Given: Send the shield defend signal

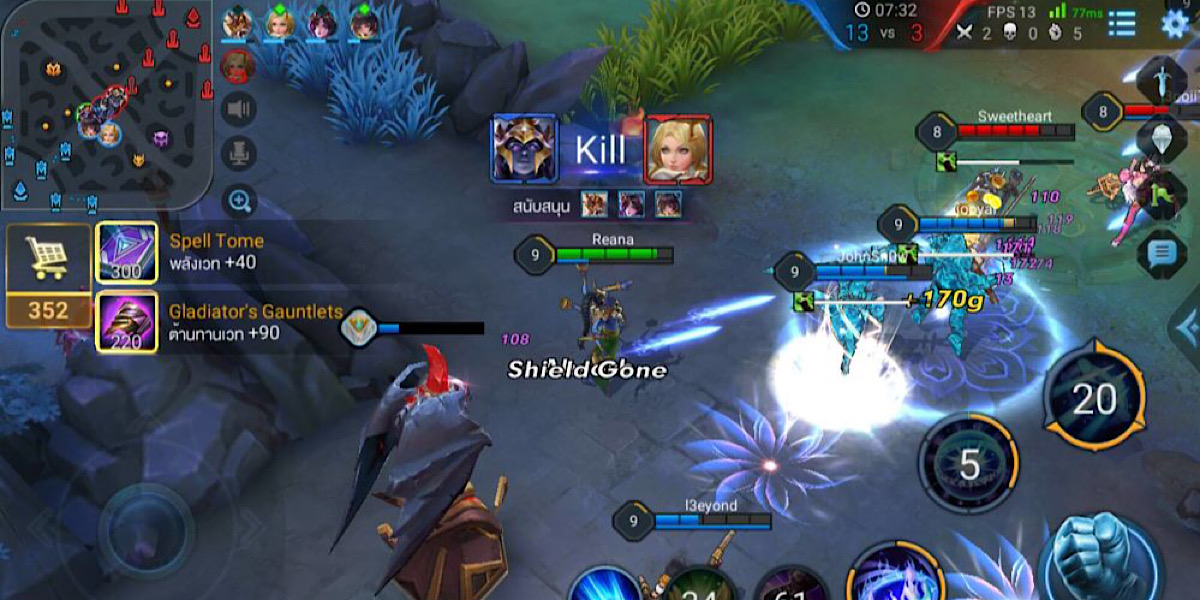Looking at the screenshot, I should tap(1161, 138).
